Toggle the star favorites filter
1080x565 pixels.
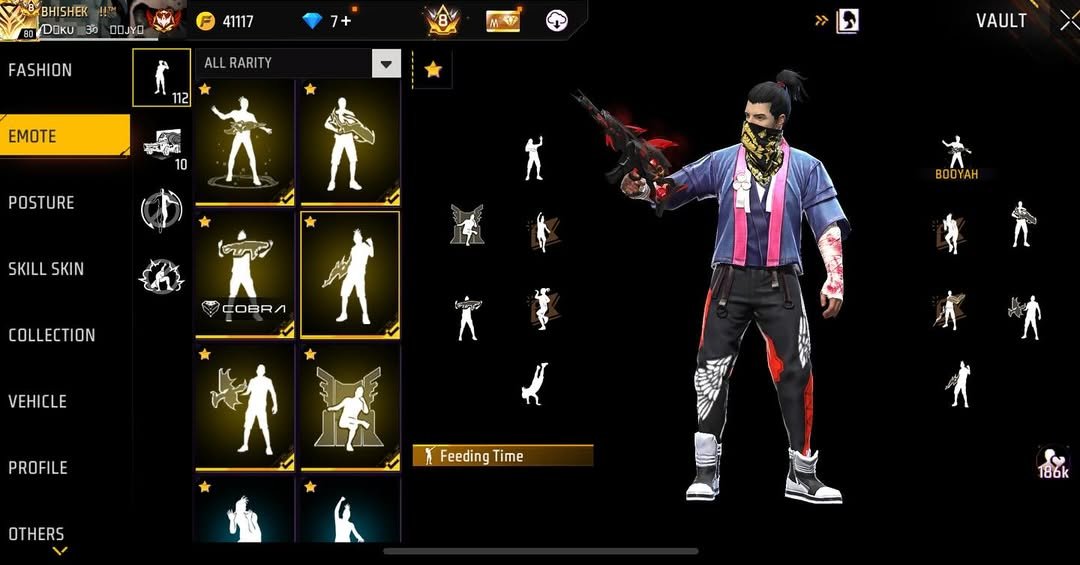click(433, 70)
